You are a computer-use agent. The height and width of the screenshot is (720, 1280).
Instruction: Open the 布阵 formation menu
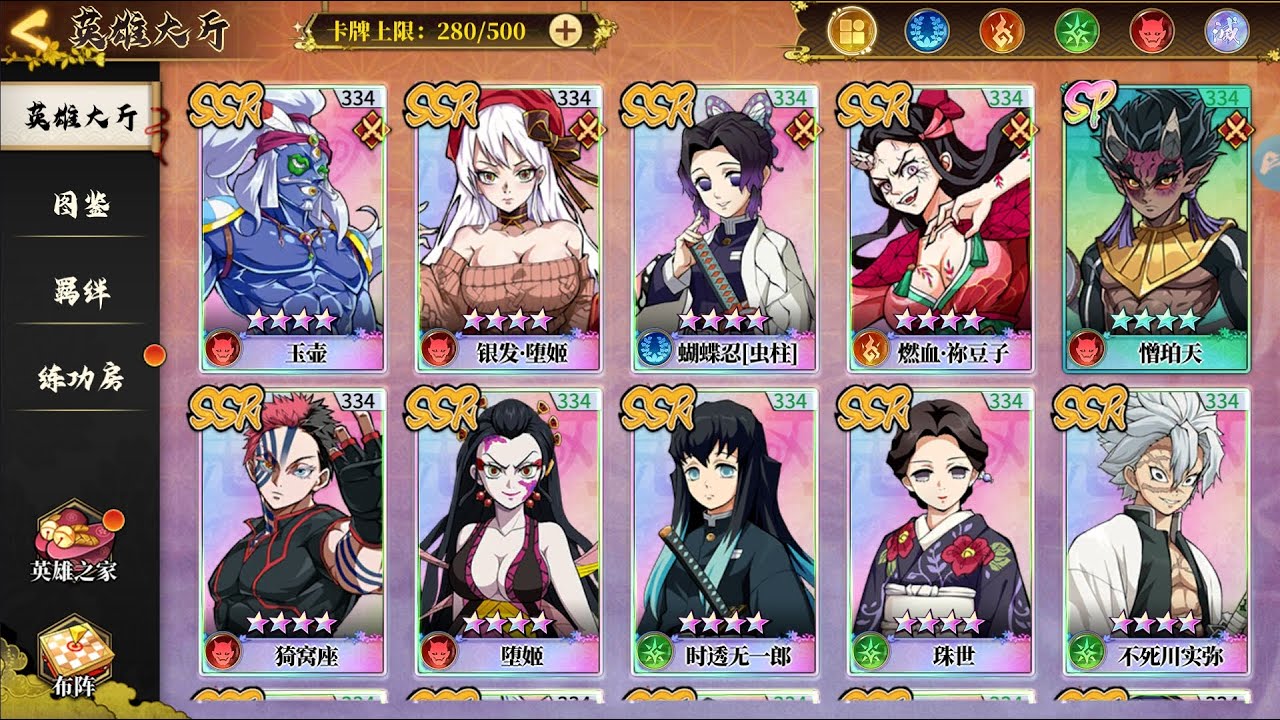point(75,660)
